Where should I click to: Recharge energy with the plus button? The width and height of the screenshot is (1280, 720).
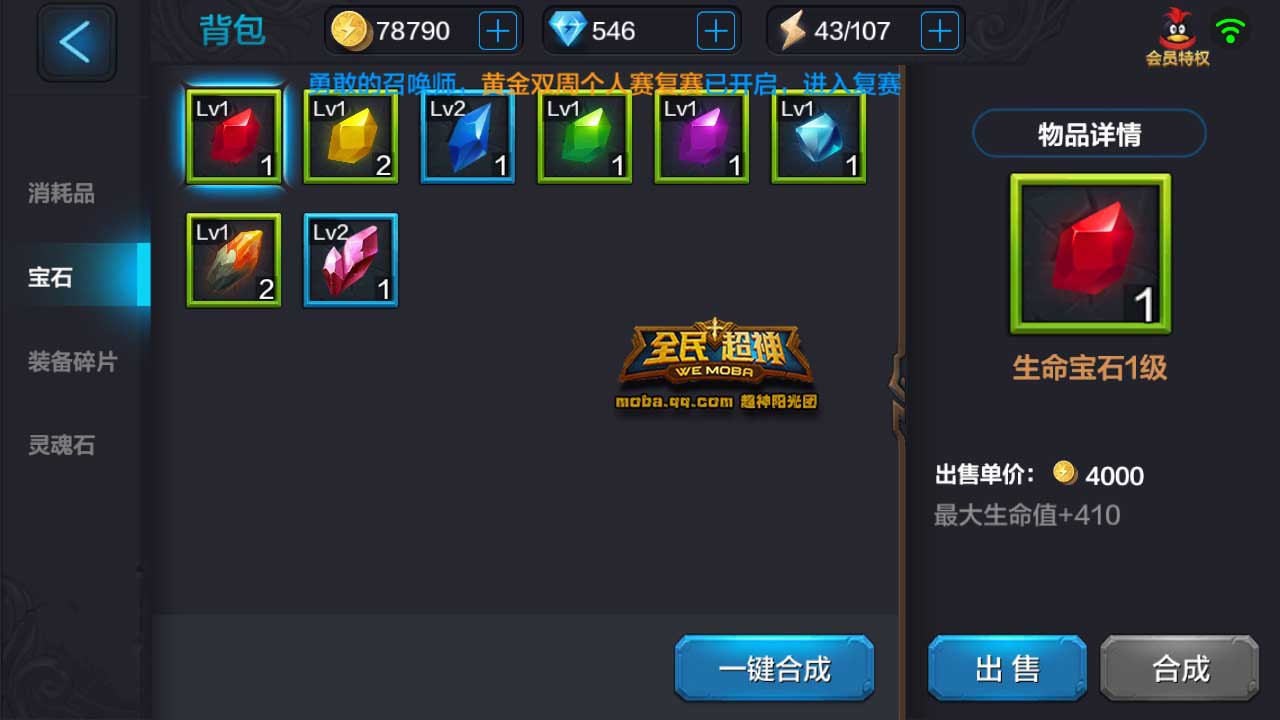coord(938,30)
